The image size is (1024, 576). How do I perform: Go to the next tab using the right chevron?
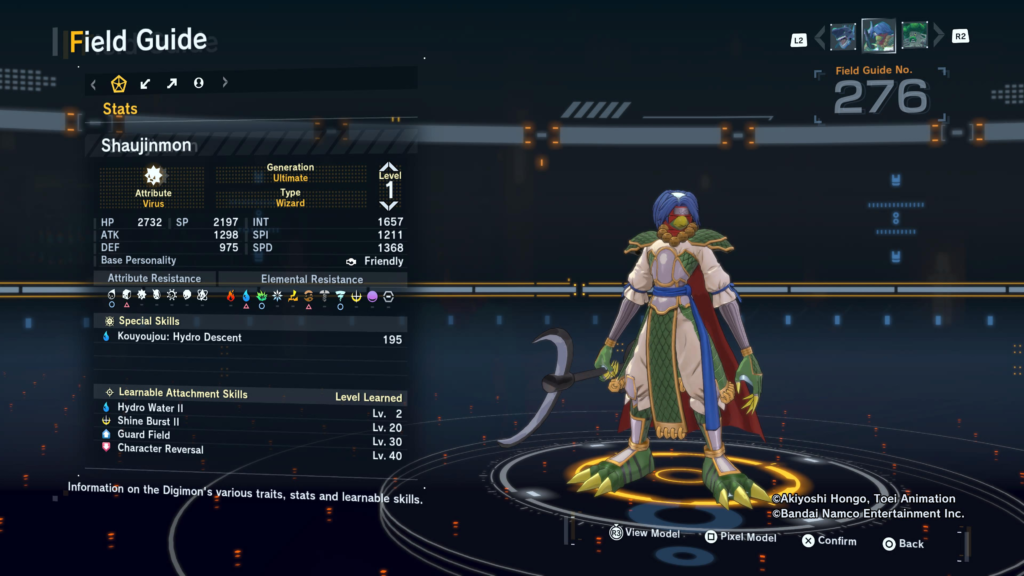pyautogui.click(x=225, y=83)
